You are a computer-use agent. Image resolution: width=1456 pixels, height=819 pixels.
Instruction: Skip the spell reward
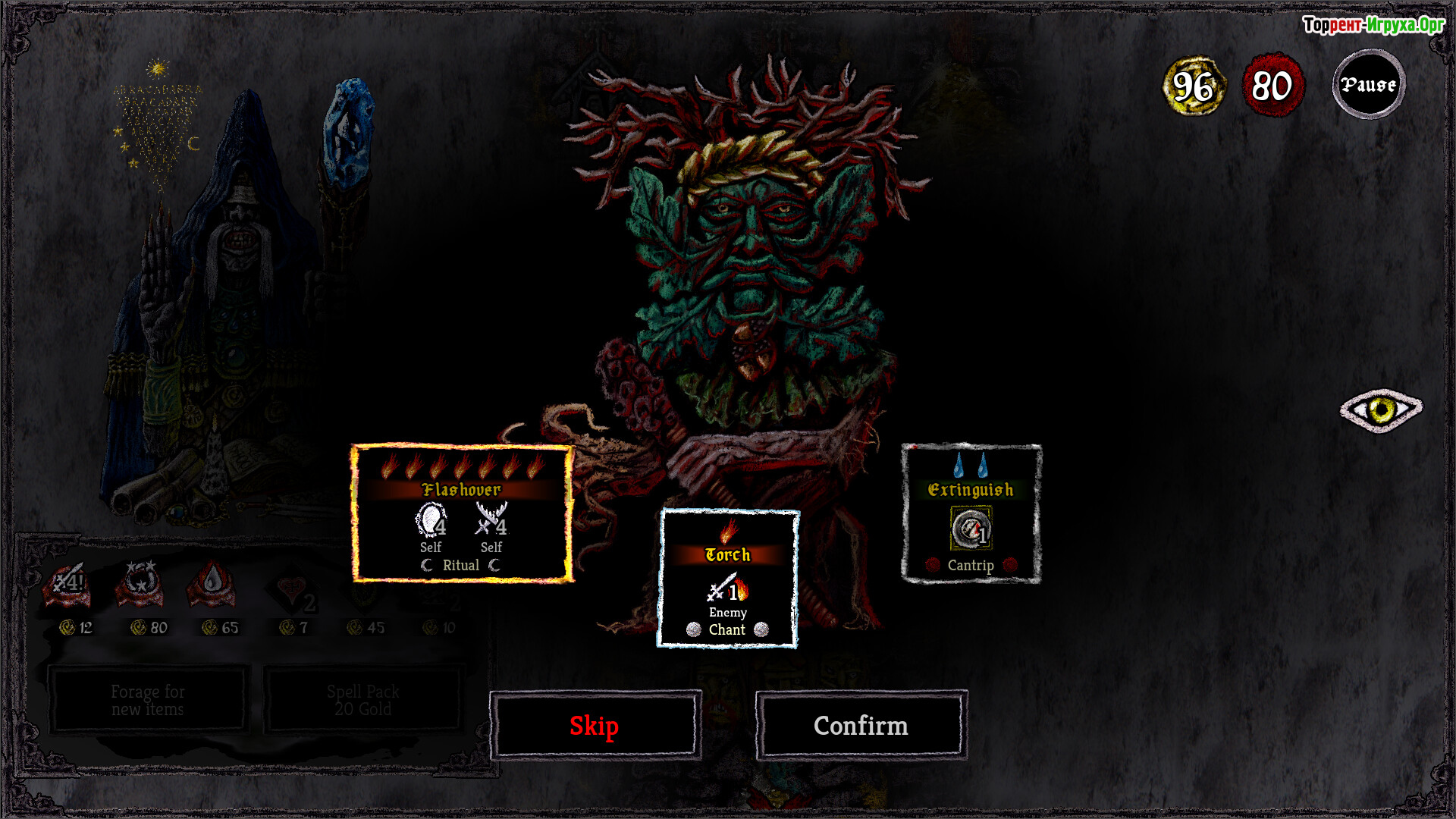595,726
